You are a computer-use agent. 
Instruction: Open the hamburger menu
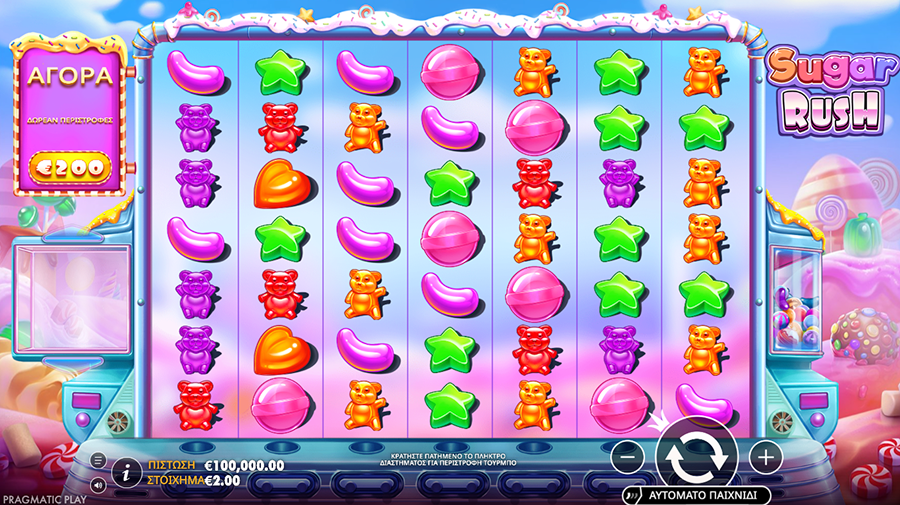pos(98,460)
